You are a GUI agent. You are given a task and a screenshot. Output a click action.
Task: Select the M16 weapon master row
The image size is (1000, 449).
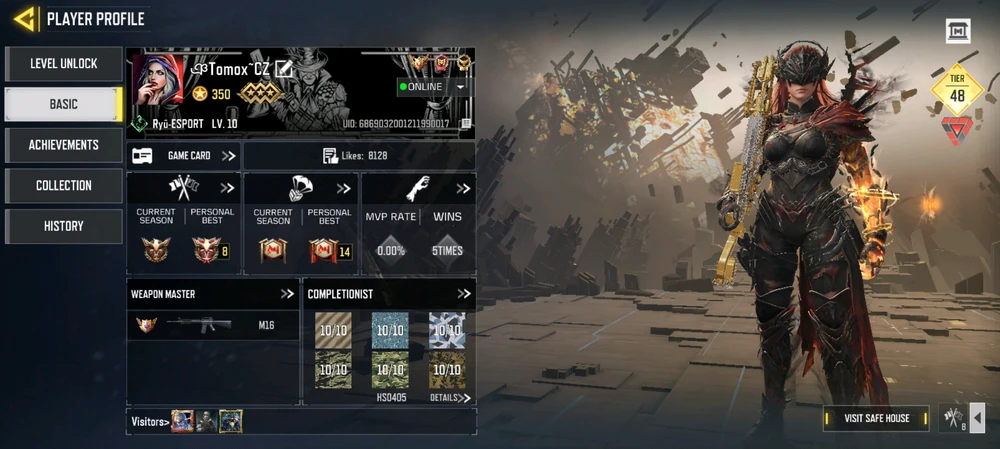coord(213,325)
